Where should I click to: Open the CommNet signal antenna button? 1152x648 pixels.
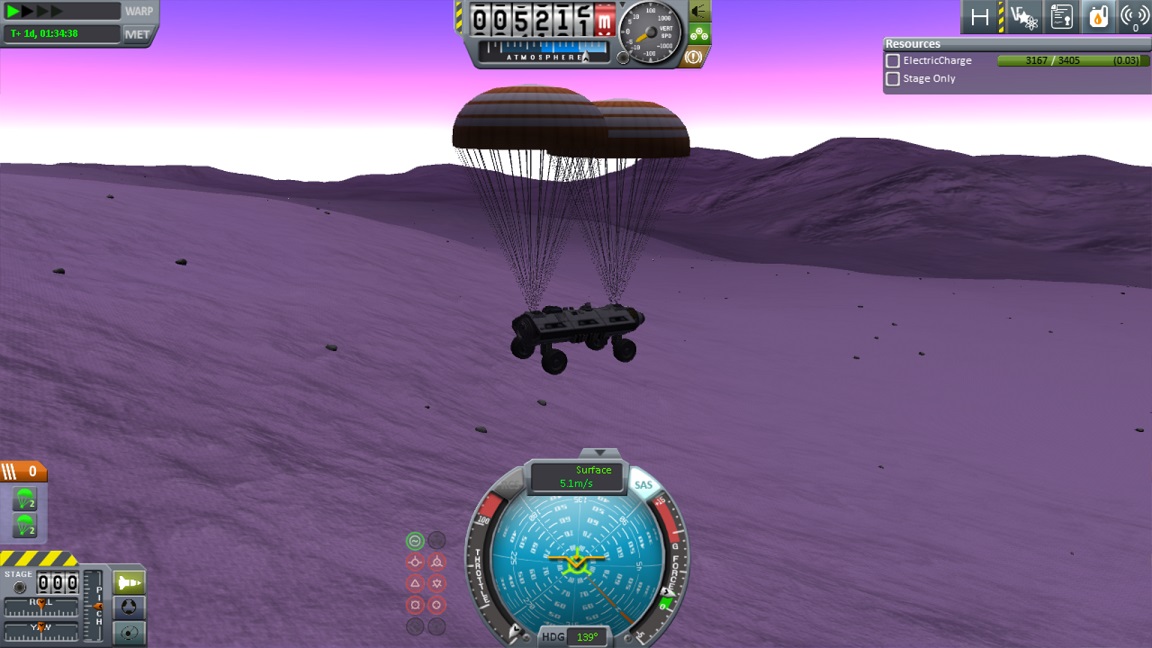point(1134,17)
